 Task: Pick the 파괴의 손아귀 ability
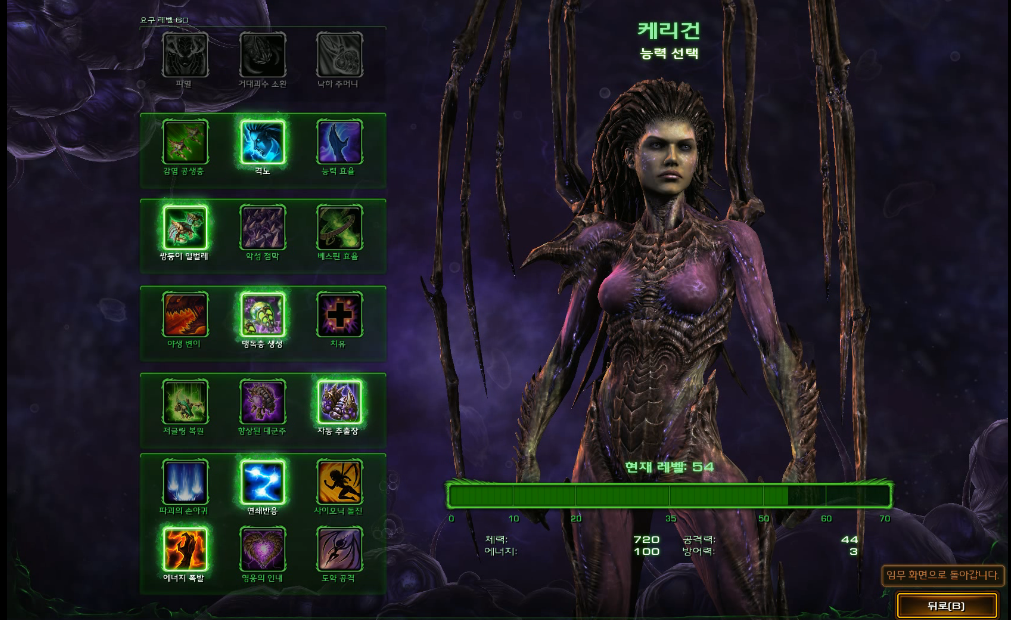(185, 481)
